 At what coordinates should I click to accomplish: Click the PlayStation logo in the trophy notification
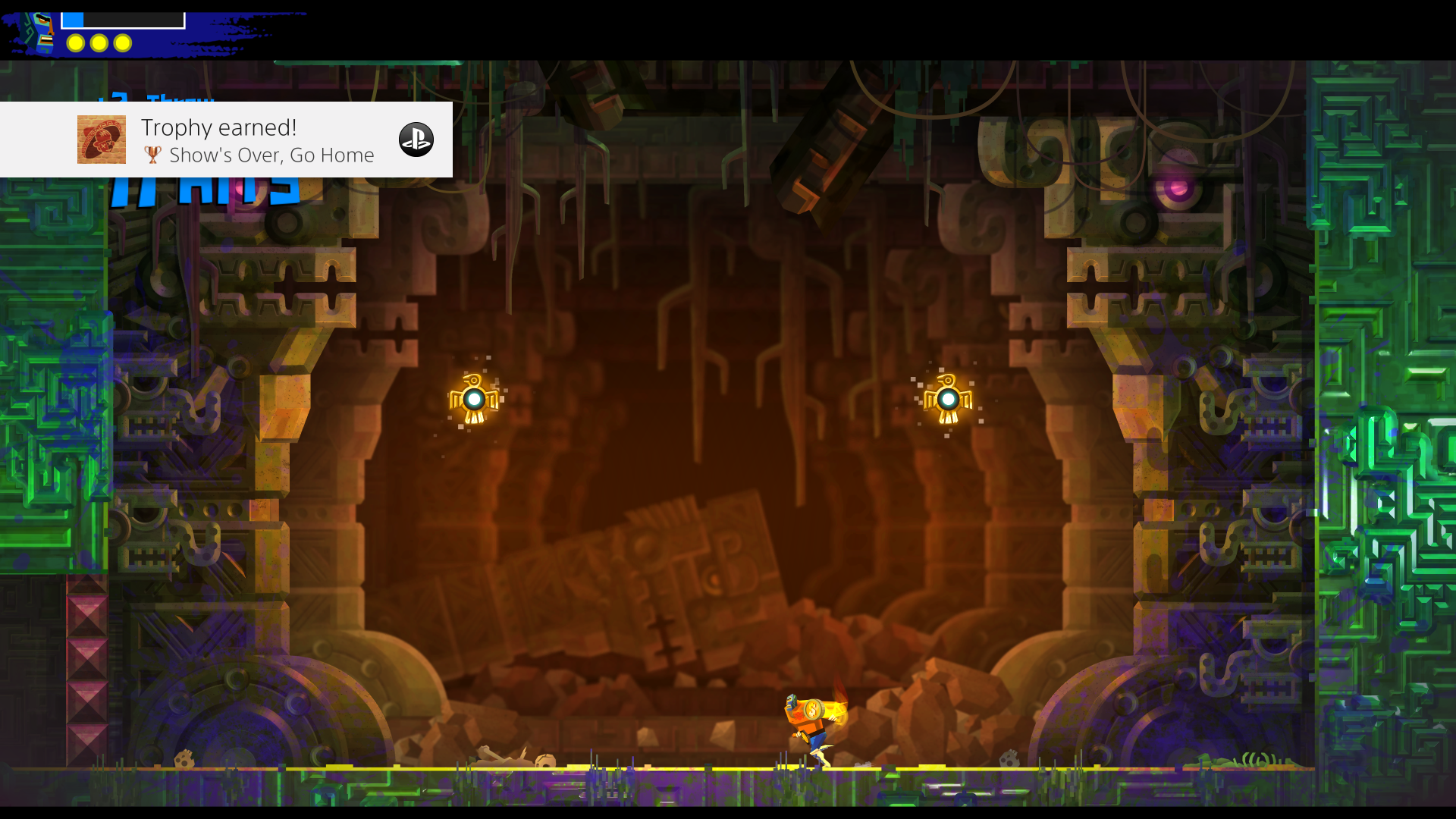tap(417, 139)
